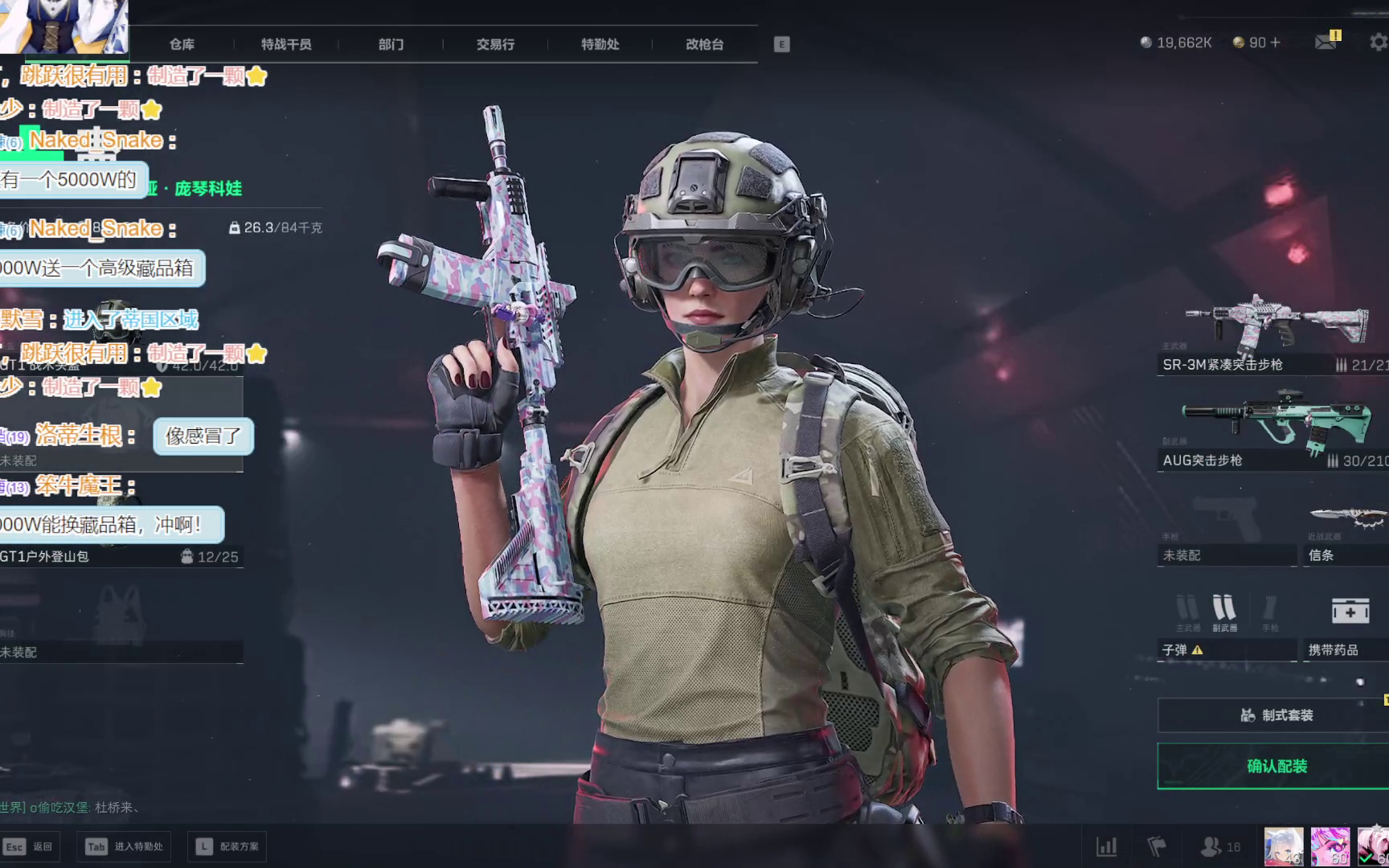Open the 交易行 trading house tab
Image resolution: width=1389 pixels, height=868 pixels.
pos(495,44)
